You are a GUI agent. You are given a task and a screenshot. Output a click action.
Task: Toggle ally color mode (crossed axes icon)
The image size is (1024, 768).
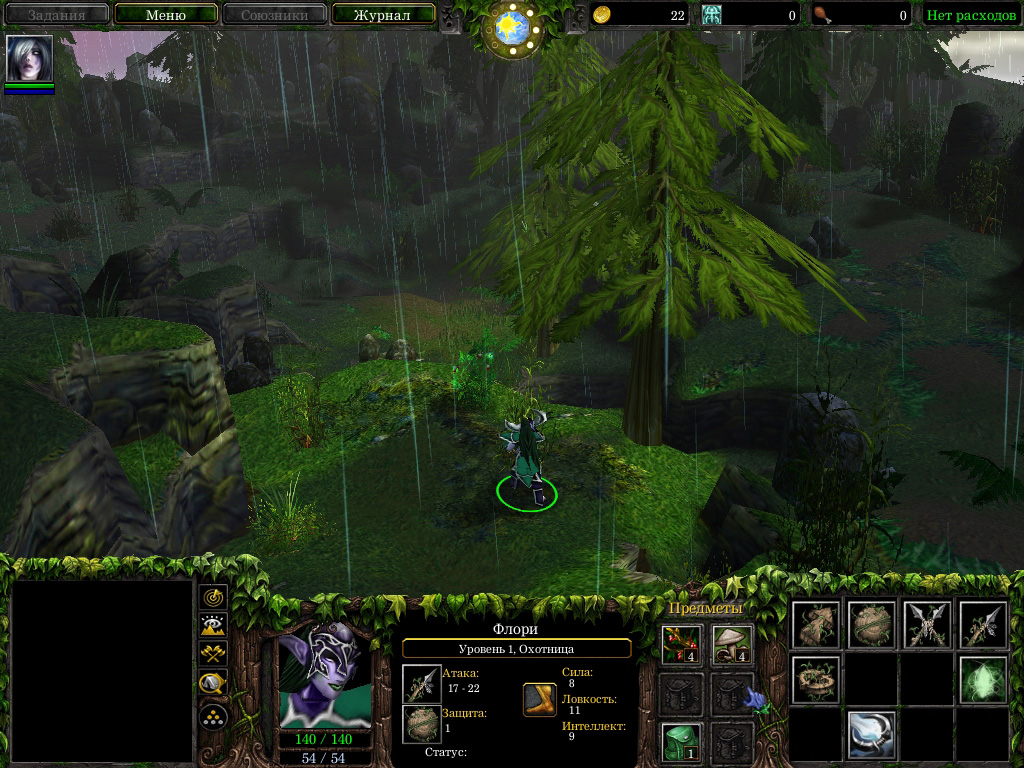tap(213, 655)
